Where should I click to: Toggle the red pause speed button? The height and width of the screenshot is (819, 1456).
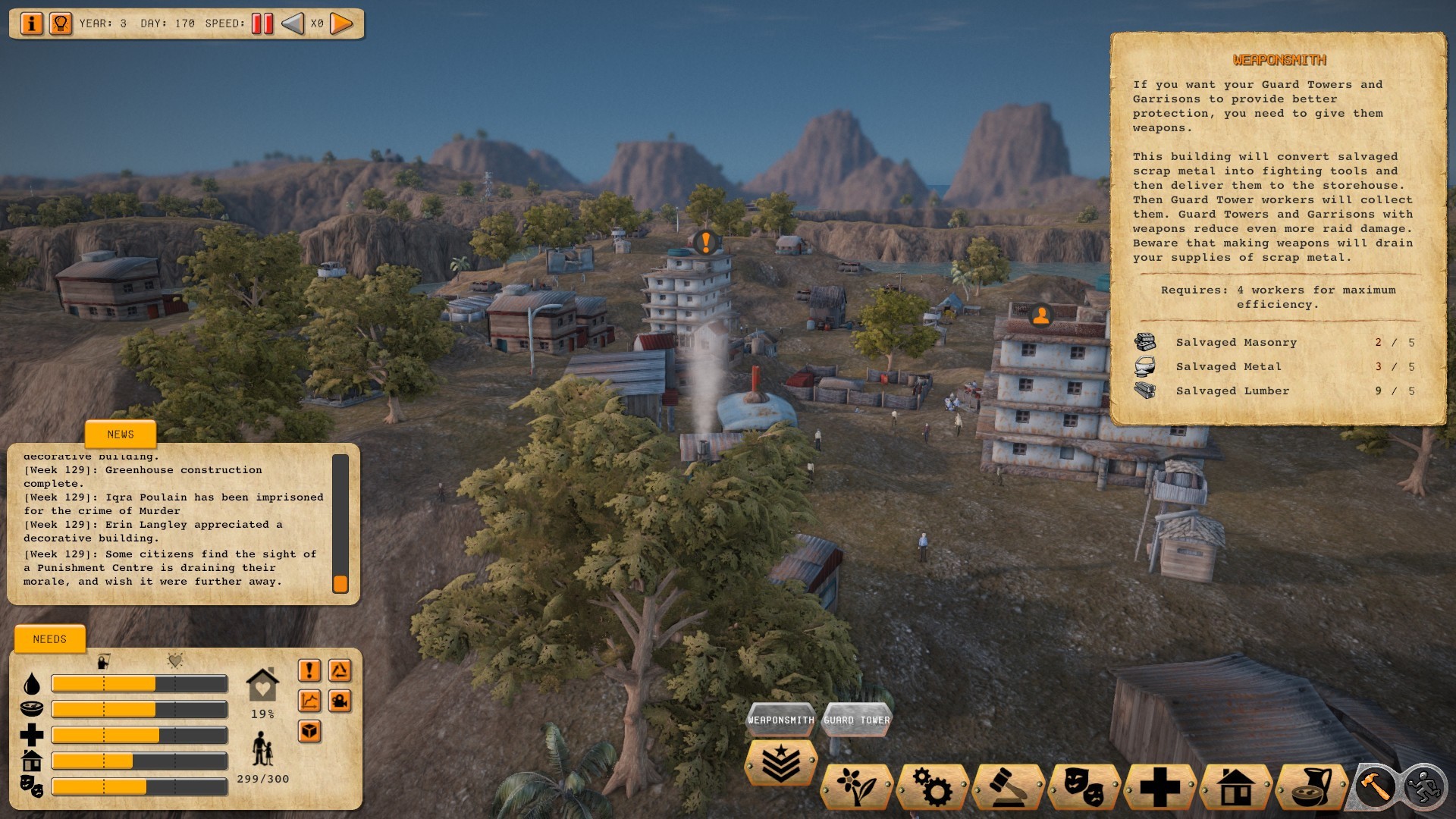[262, 24]
